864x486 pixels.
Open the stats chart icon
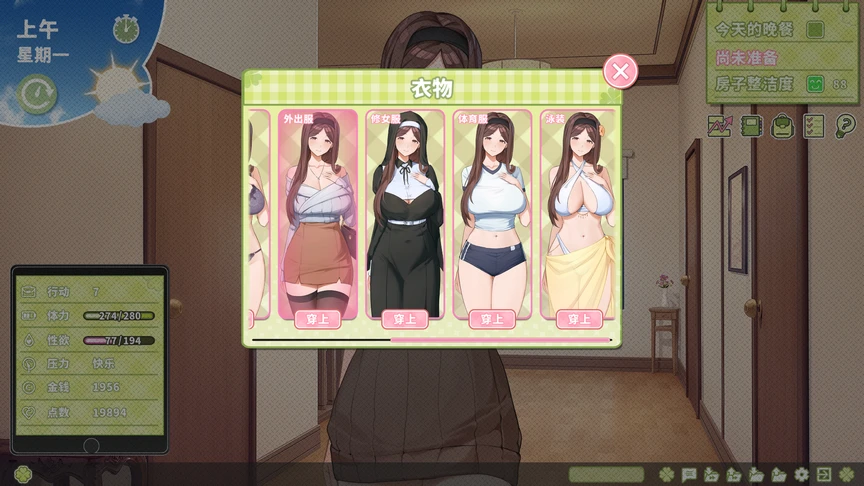[719, 126]
